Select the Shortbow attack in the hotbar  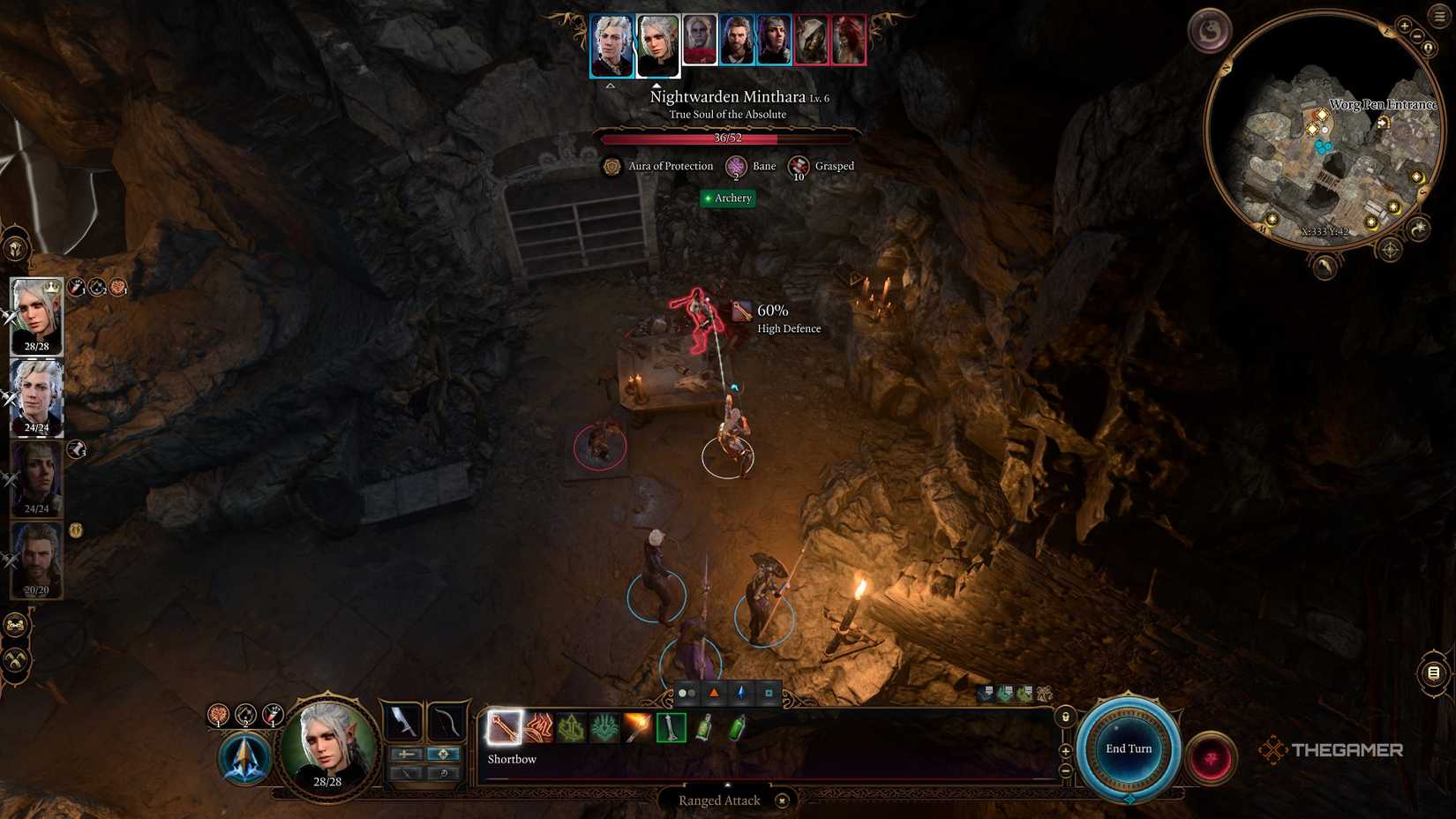(506, 728)
